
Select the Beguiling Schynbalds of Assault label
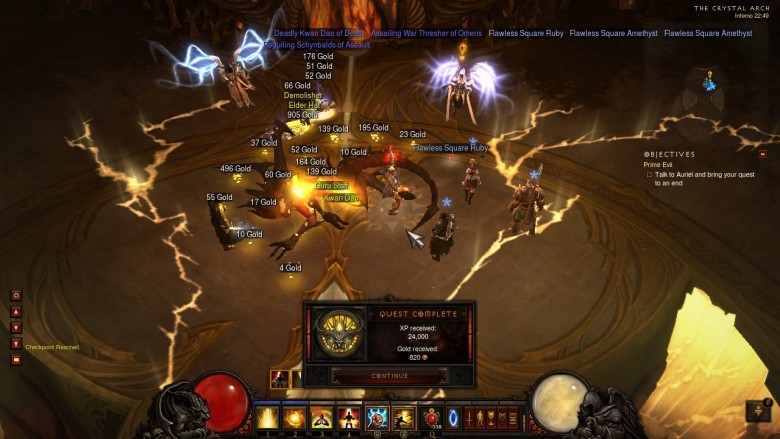pos(317,45)
